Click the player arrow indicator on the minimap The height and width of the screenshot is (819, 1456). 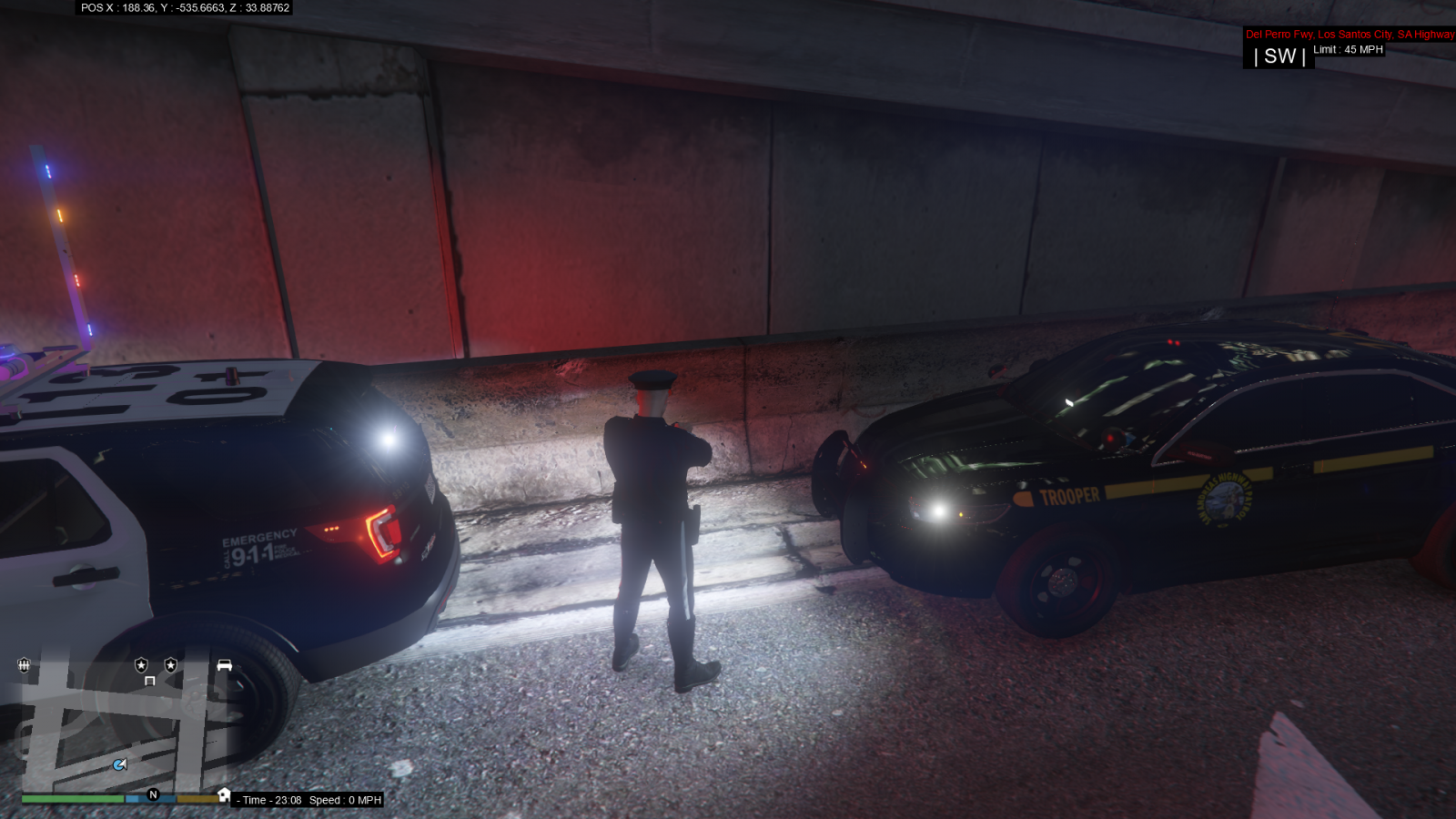click(119, 764)
